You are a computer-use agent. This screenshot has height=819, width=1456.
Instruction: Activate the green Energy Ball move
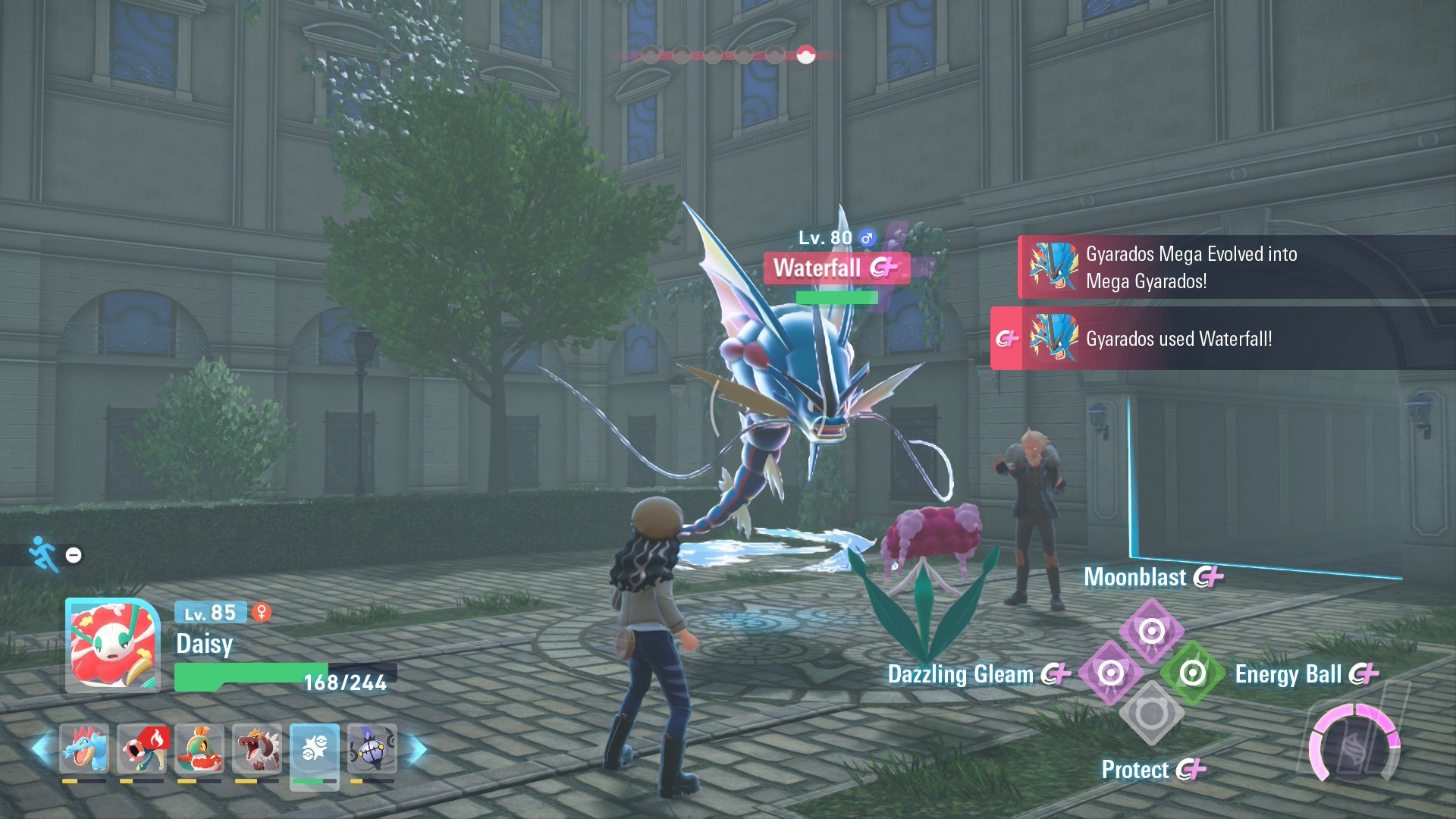[1192, 673]
